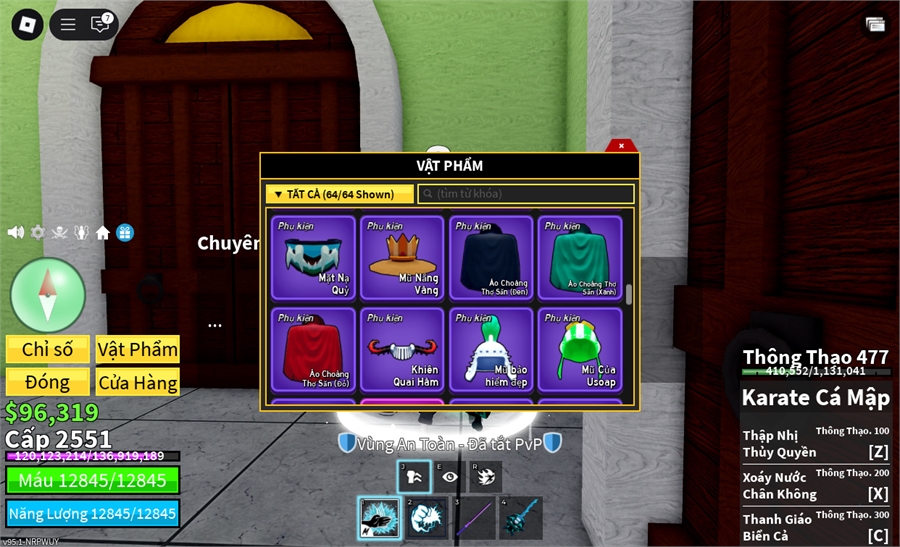This screenshot has width=900, height=547.
Task: Close the Vật Phẩm inventory window
Action: [x=621, y=146]
